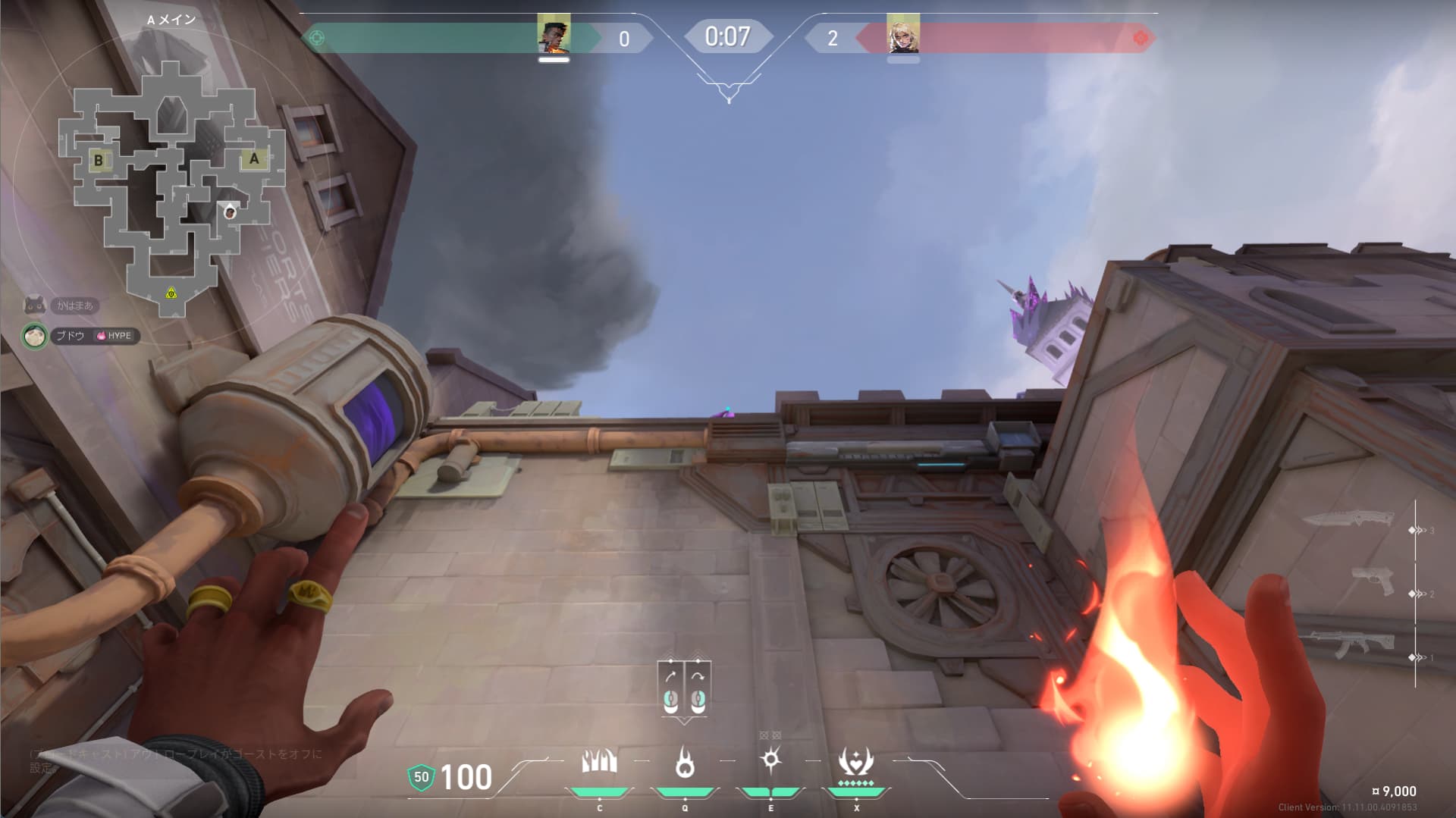Click the A site marker on minimap
This screenshot has height=818, width=1456.
[254, 159]
